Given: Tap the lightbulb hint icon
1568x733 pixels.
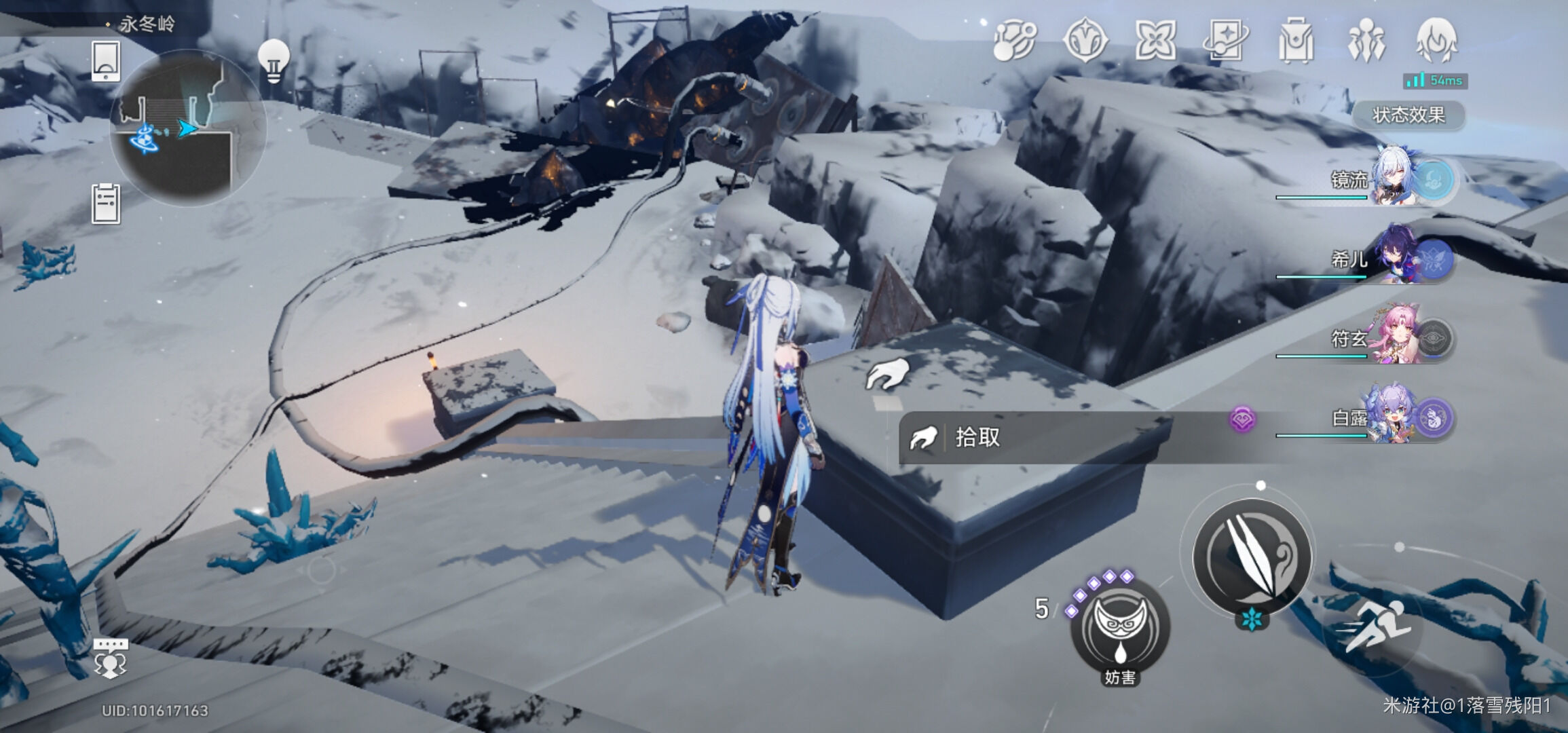Looking at the screenshot, I should click(274, 61).
